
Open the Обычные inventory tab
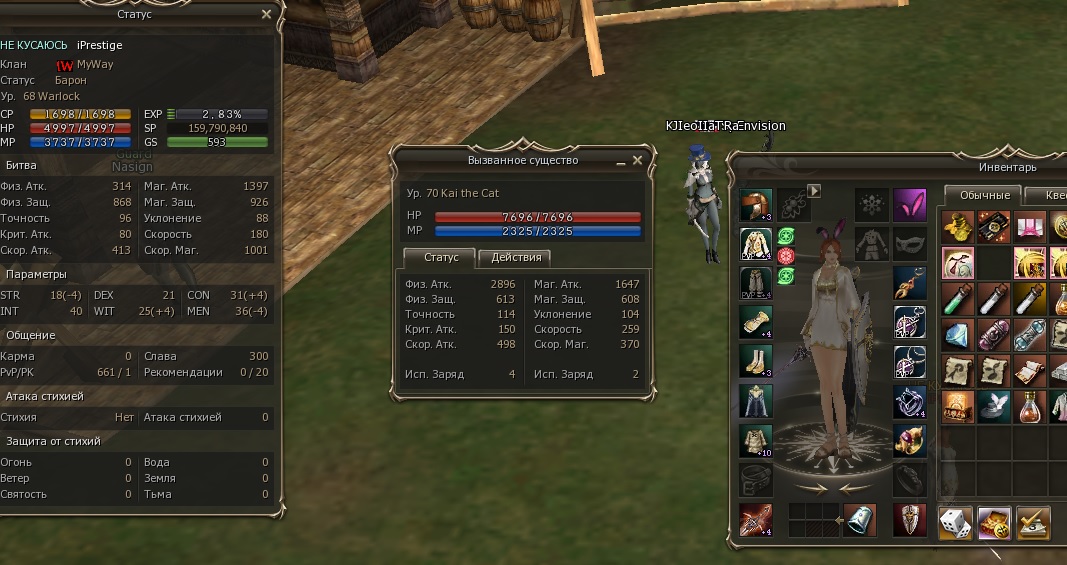[982, 195]
